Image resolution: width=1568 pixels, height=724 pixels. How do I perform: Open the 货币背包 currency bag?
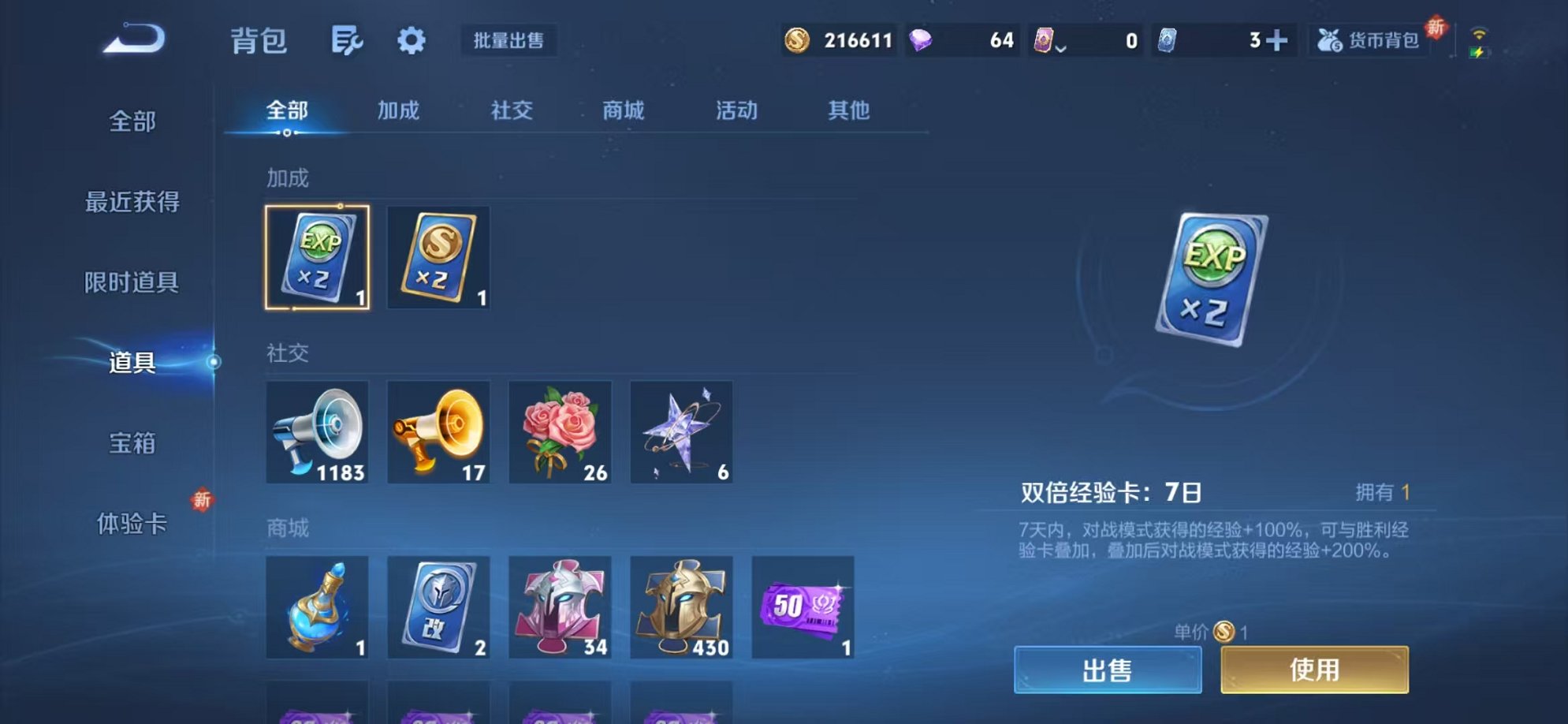pos(1369,41)
